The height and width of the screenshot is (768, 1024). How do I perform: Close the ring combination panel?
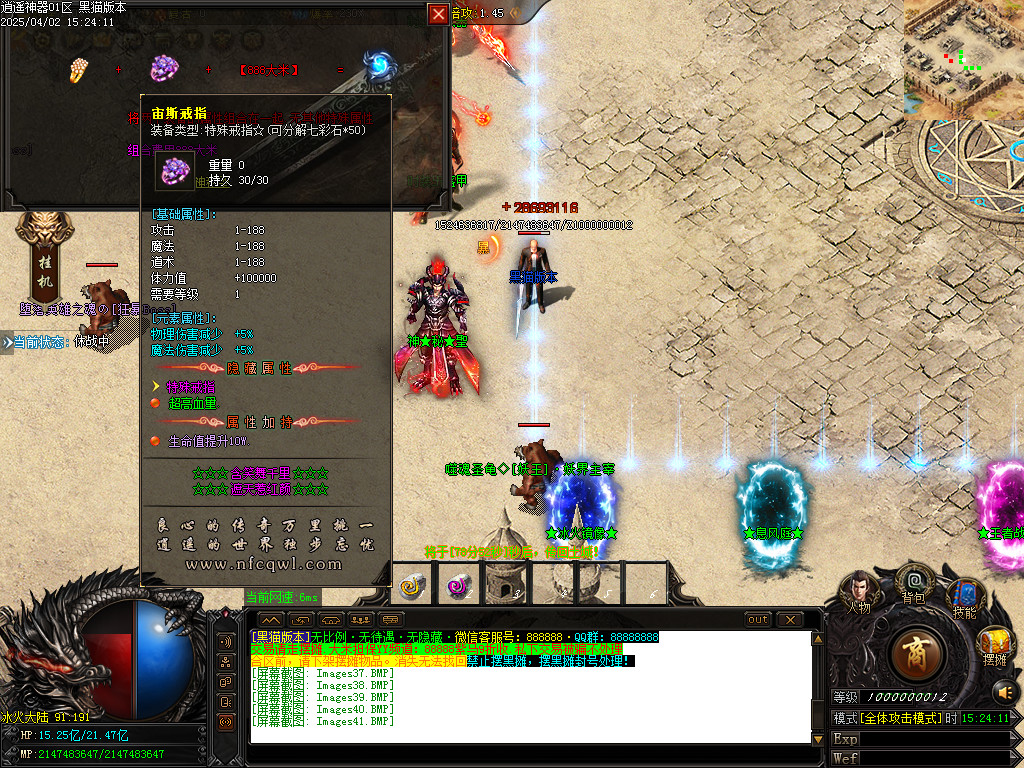[438, 14]
